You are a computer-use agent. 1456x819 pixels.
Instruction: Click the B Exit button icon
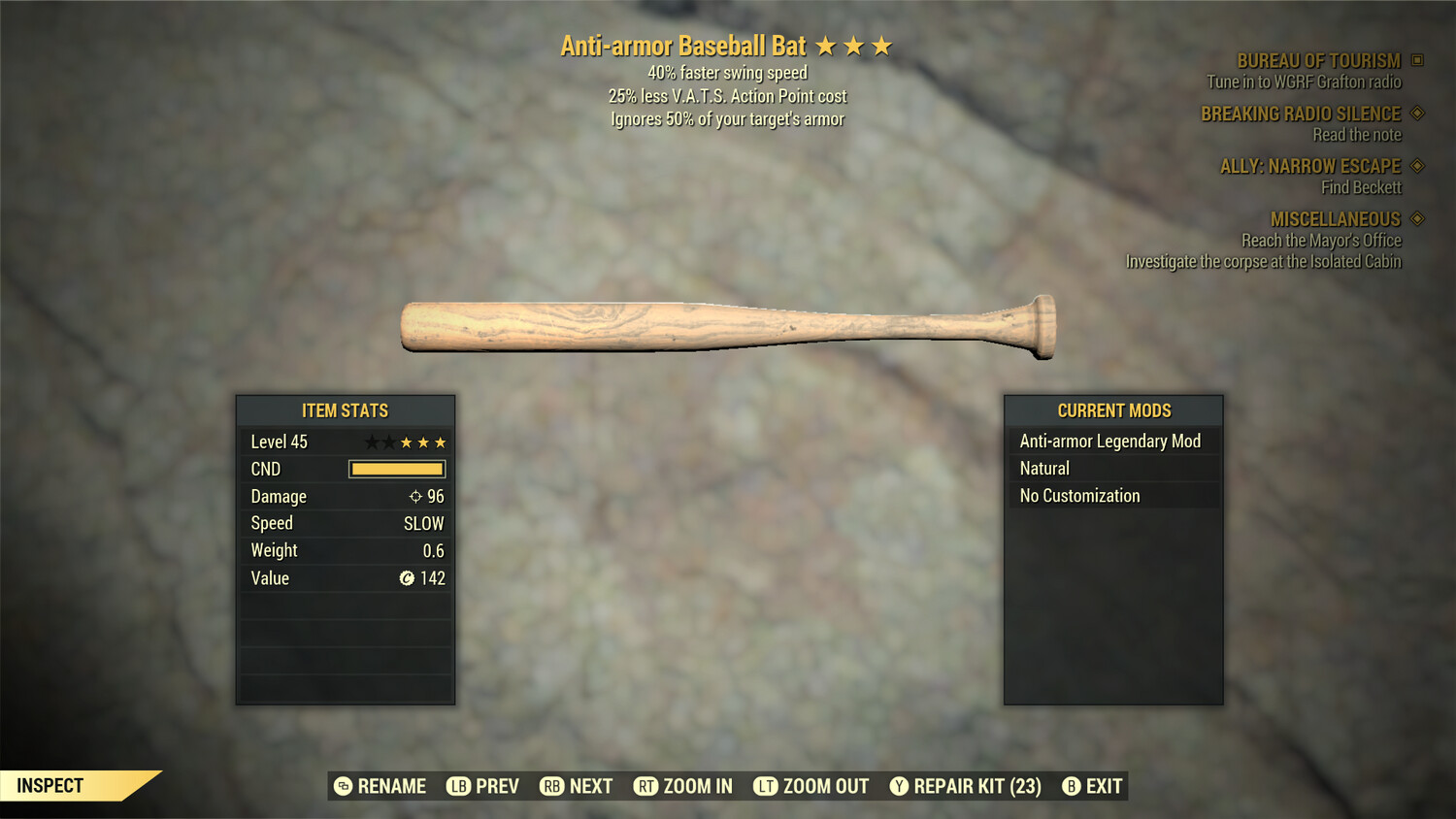click(1072, 786)
